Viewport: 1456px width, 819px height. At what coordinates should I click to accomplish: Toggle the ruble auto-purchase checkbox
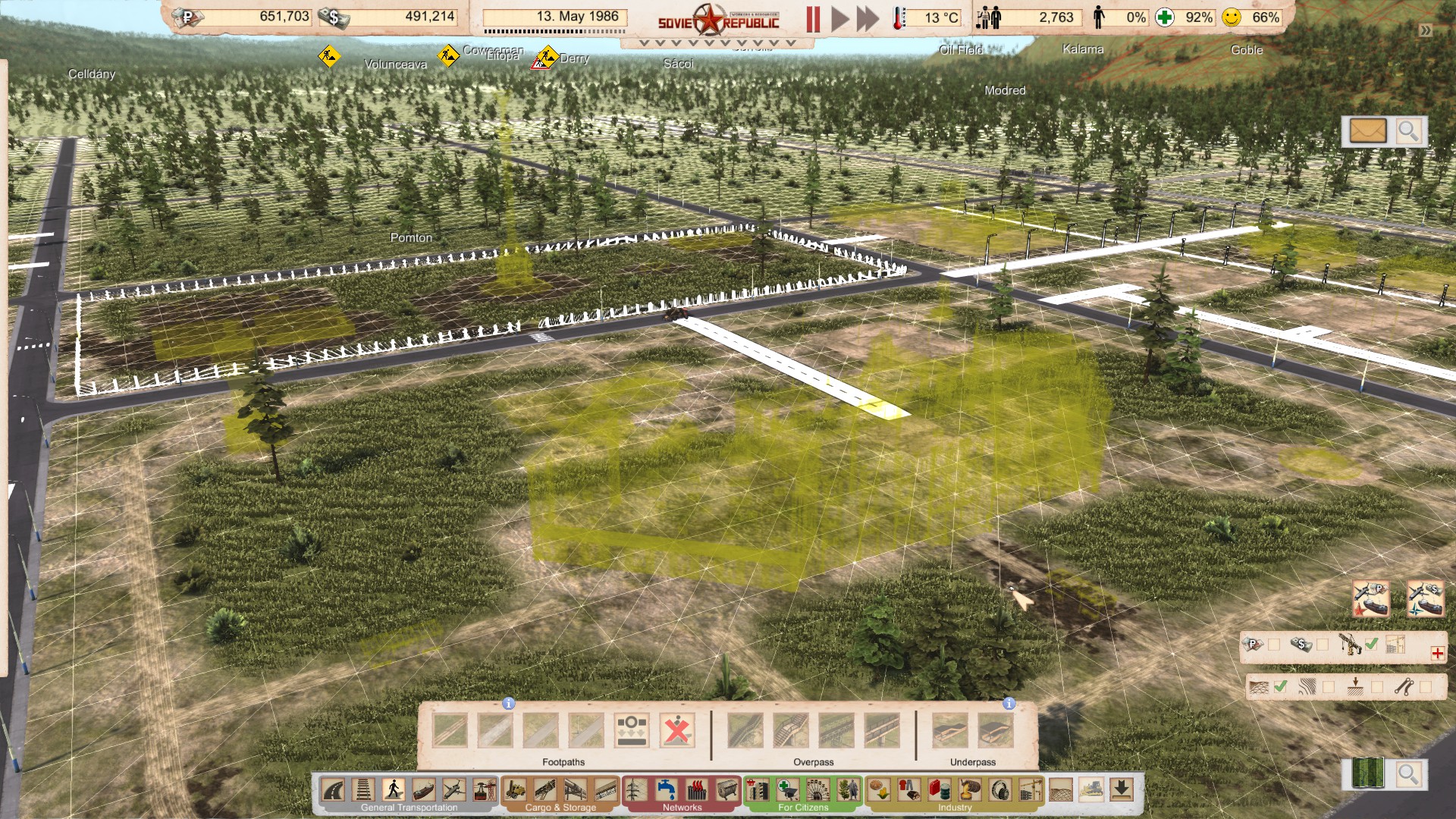[x=1274, y=645]
